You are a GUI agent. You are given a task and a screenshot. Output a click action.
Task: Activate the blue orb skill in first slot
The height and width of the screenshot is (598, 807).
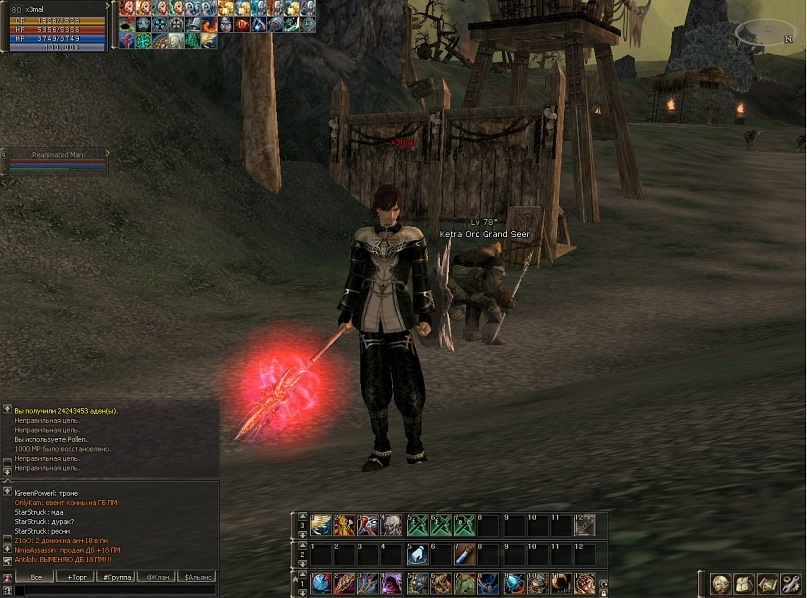tap(320, 583)
